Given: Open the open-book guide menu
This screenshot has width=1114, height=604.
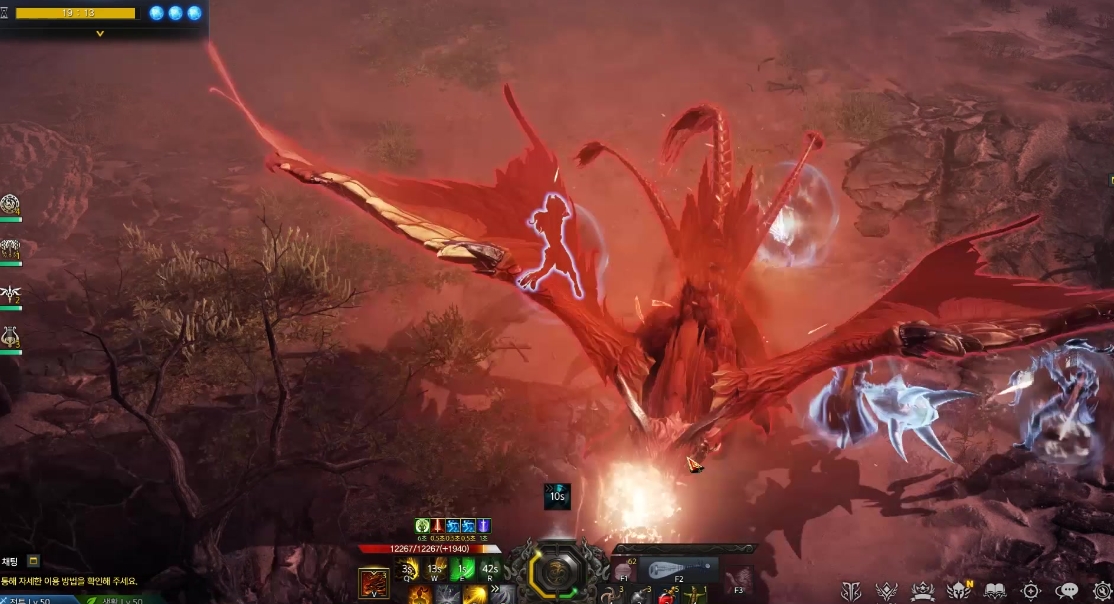Looking at the screenshot, I should [995, 591].
